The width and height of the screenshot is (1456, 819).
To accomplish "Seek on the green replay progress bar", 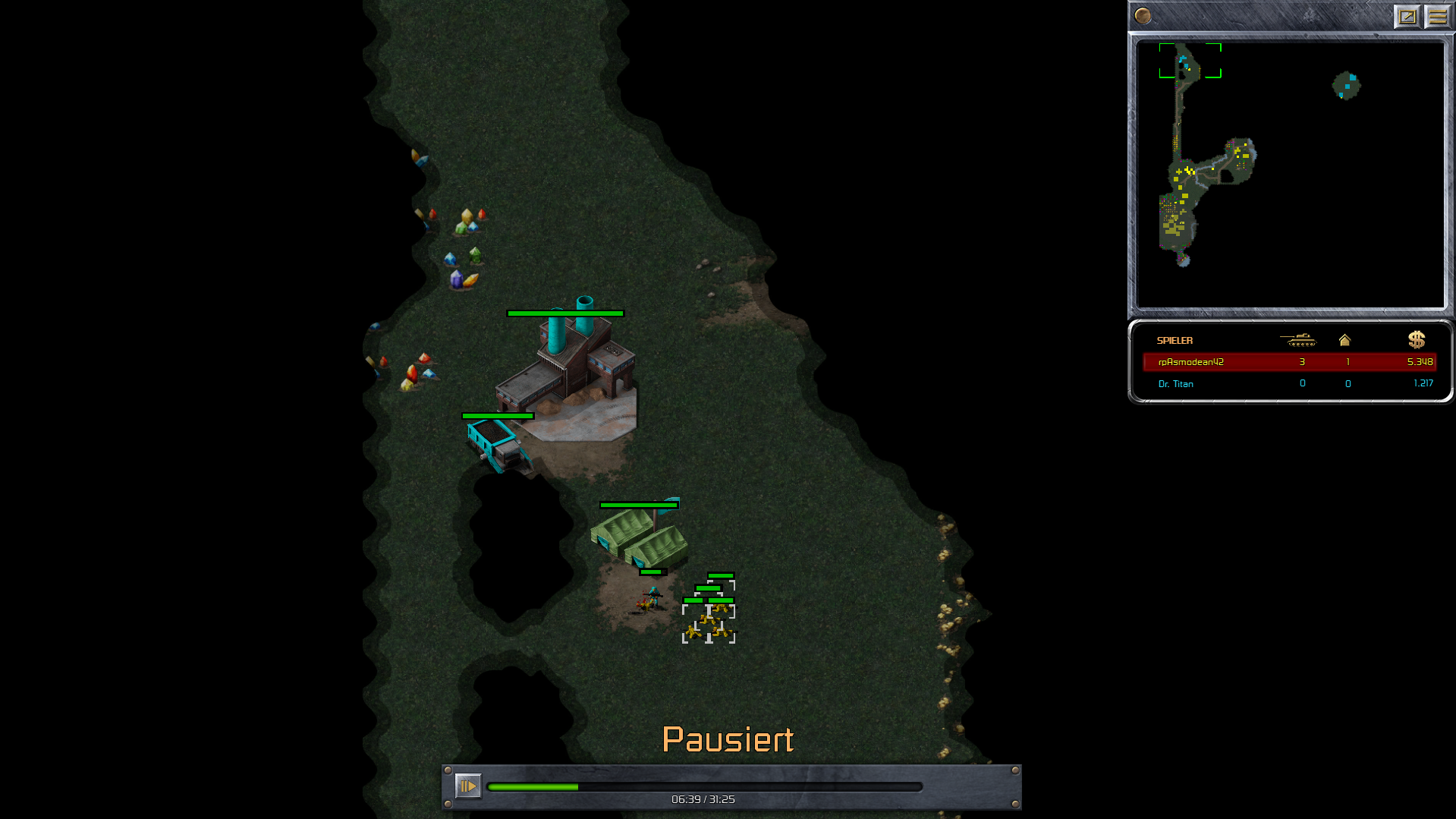I will tap(704, 787).
